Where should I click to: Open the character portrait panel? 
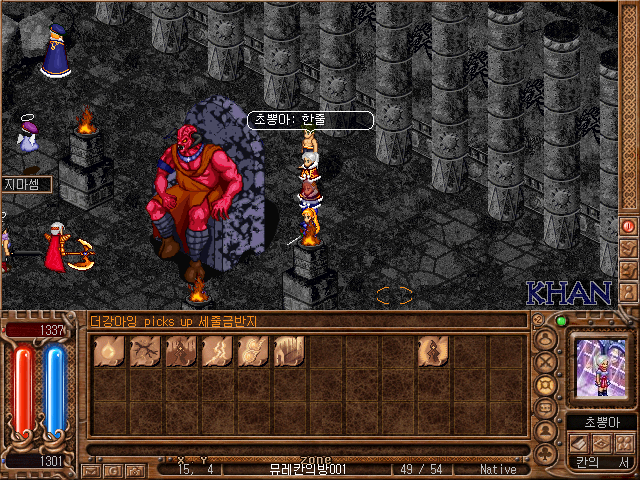click(601, 368)
